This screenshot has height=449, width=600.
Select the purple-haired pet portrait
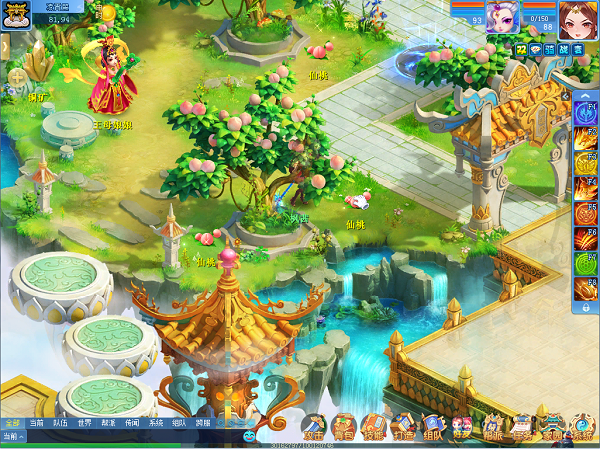499,20
